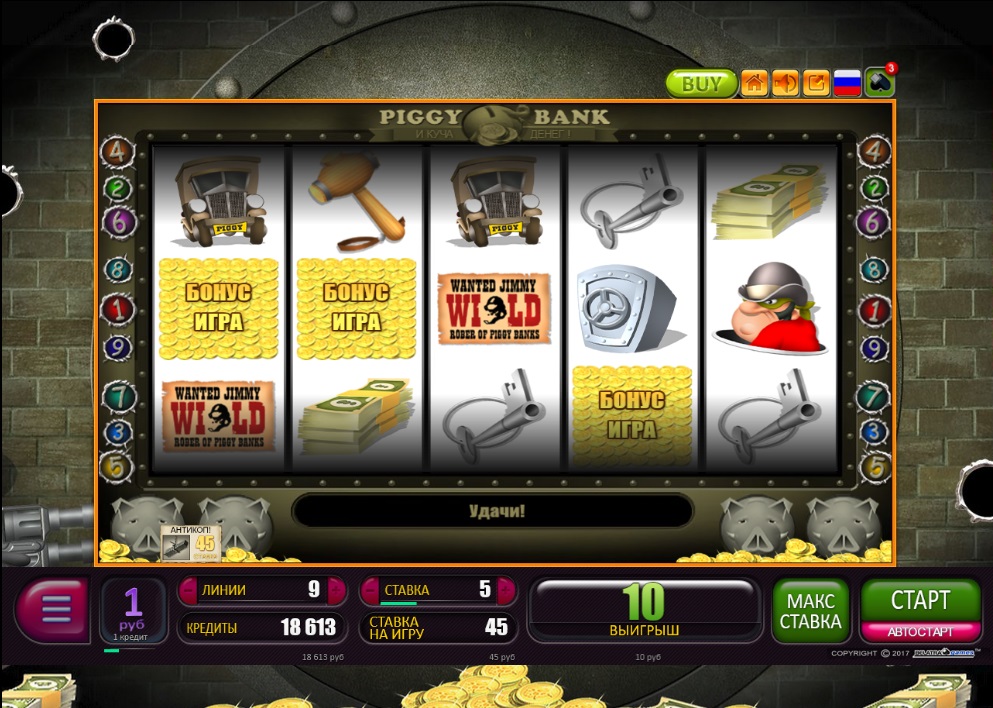Image resolution: width=993 pixels, height=708 pixels.
Task: Lower the СТАВКА bet value
Action: coord(368,590)
